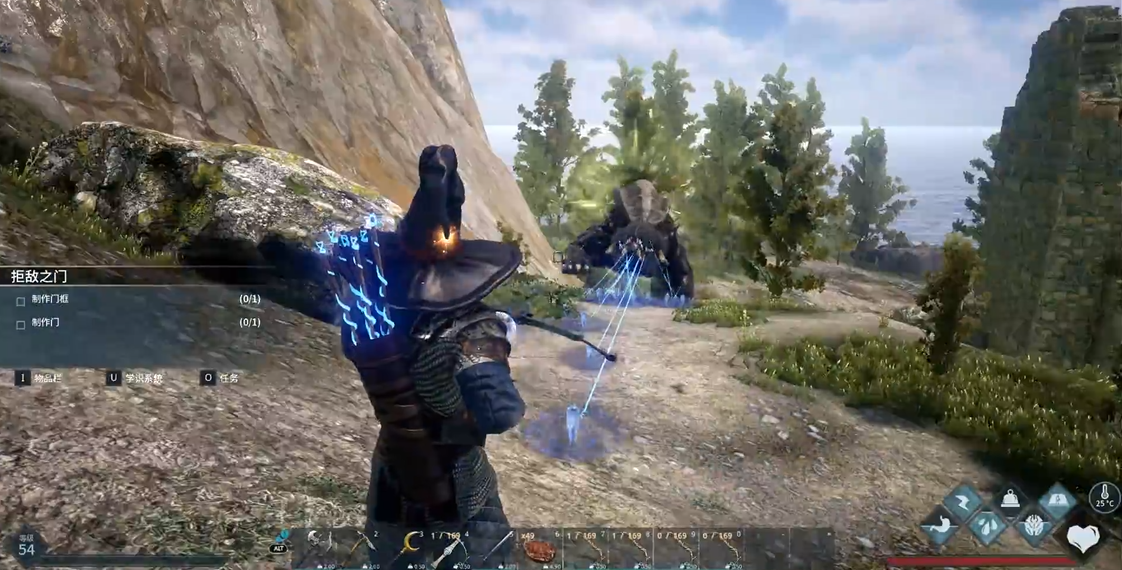
Task: Click the armor status diamond icon
Action: [x=1034, y=526]
